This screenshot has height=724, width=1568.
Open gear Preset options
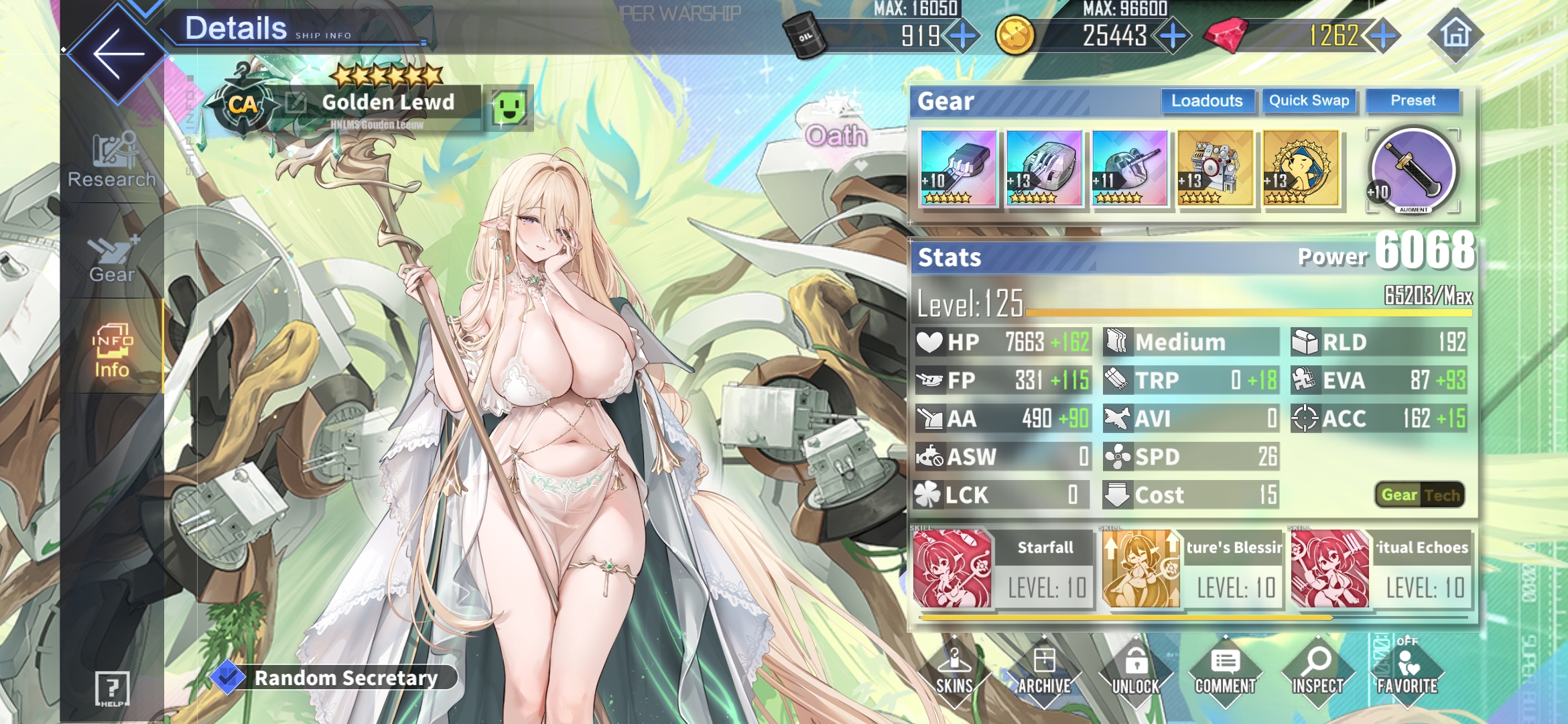coord(1413,101)
